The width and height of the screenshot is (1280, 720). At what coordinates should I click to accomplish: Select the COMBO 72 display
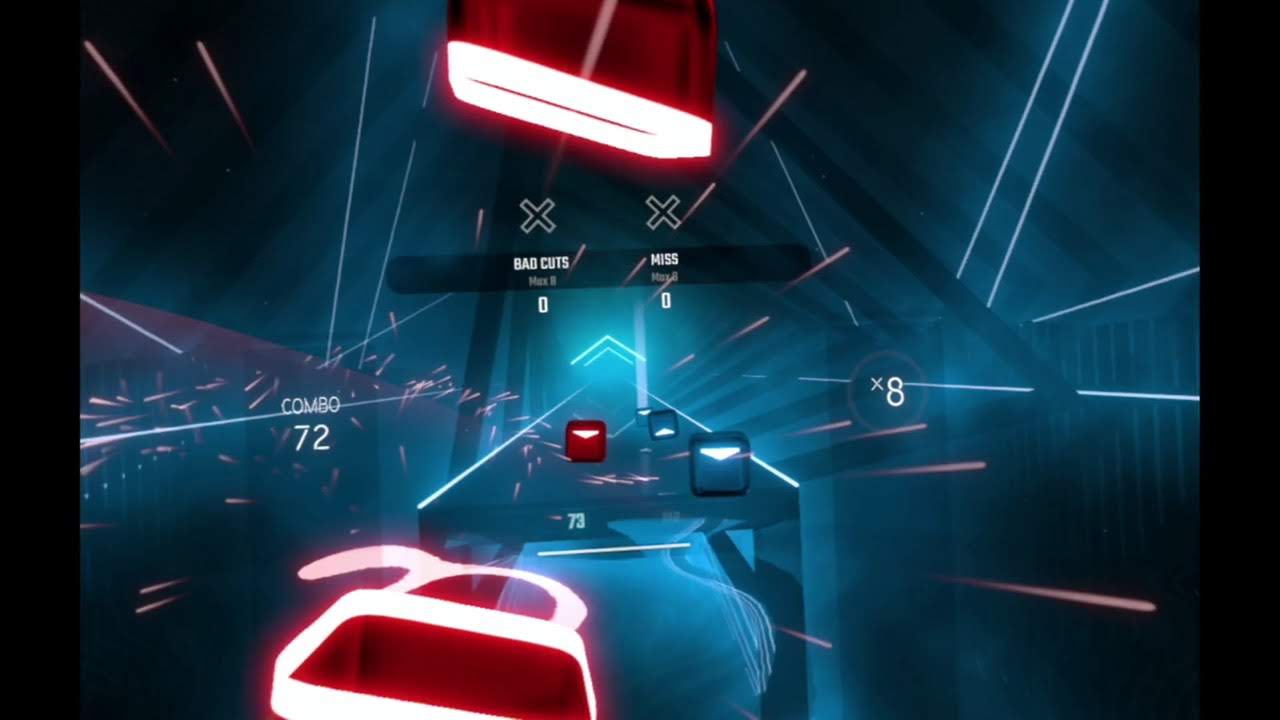[314, 420]
